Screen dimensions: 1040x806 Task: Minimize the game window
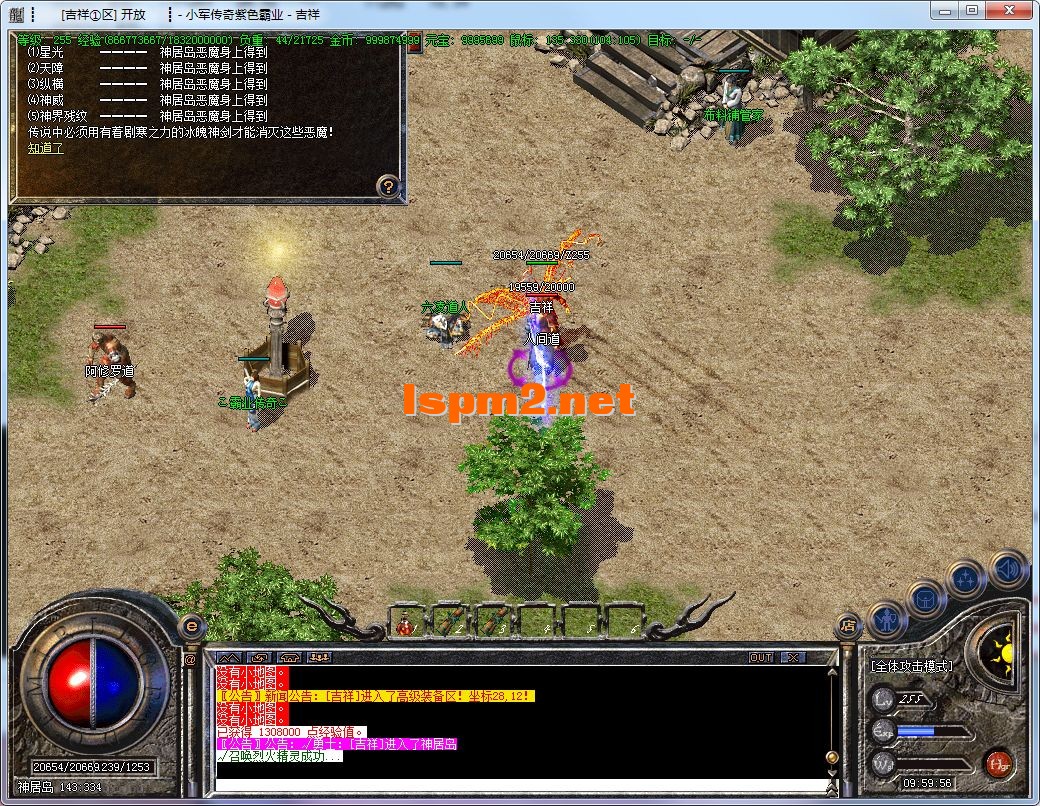(943, 12)
